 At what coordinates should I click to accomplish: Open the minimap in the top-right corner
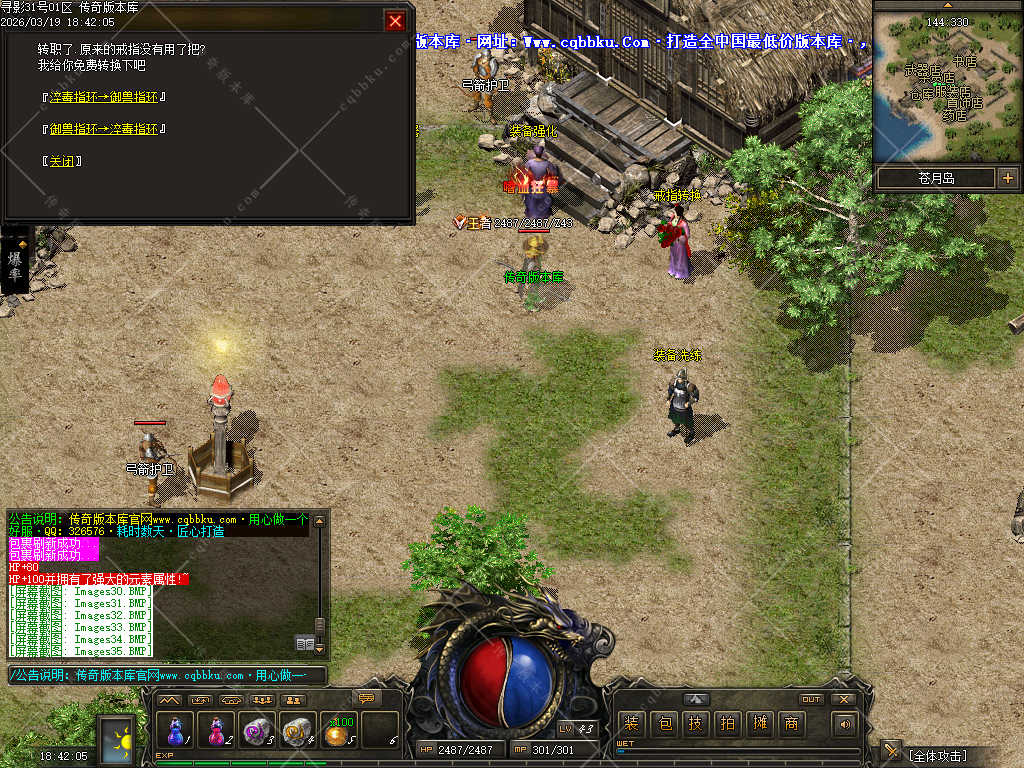point(947,87)
